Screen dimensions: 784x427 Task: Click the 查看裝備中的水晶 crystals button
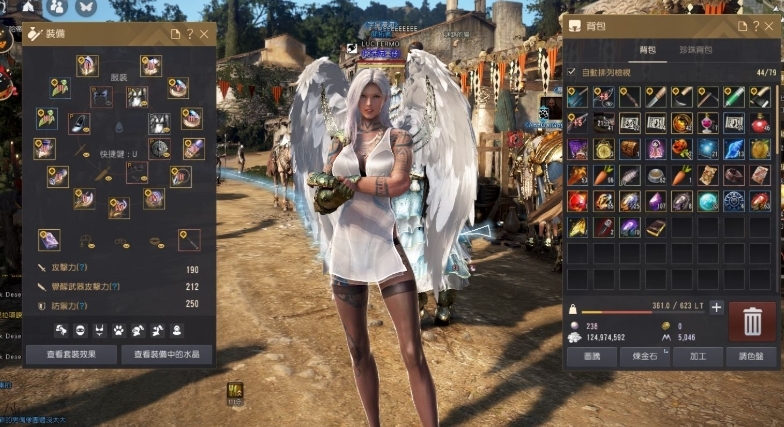pyautogui.click(x=166, y=354)
